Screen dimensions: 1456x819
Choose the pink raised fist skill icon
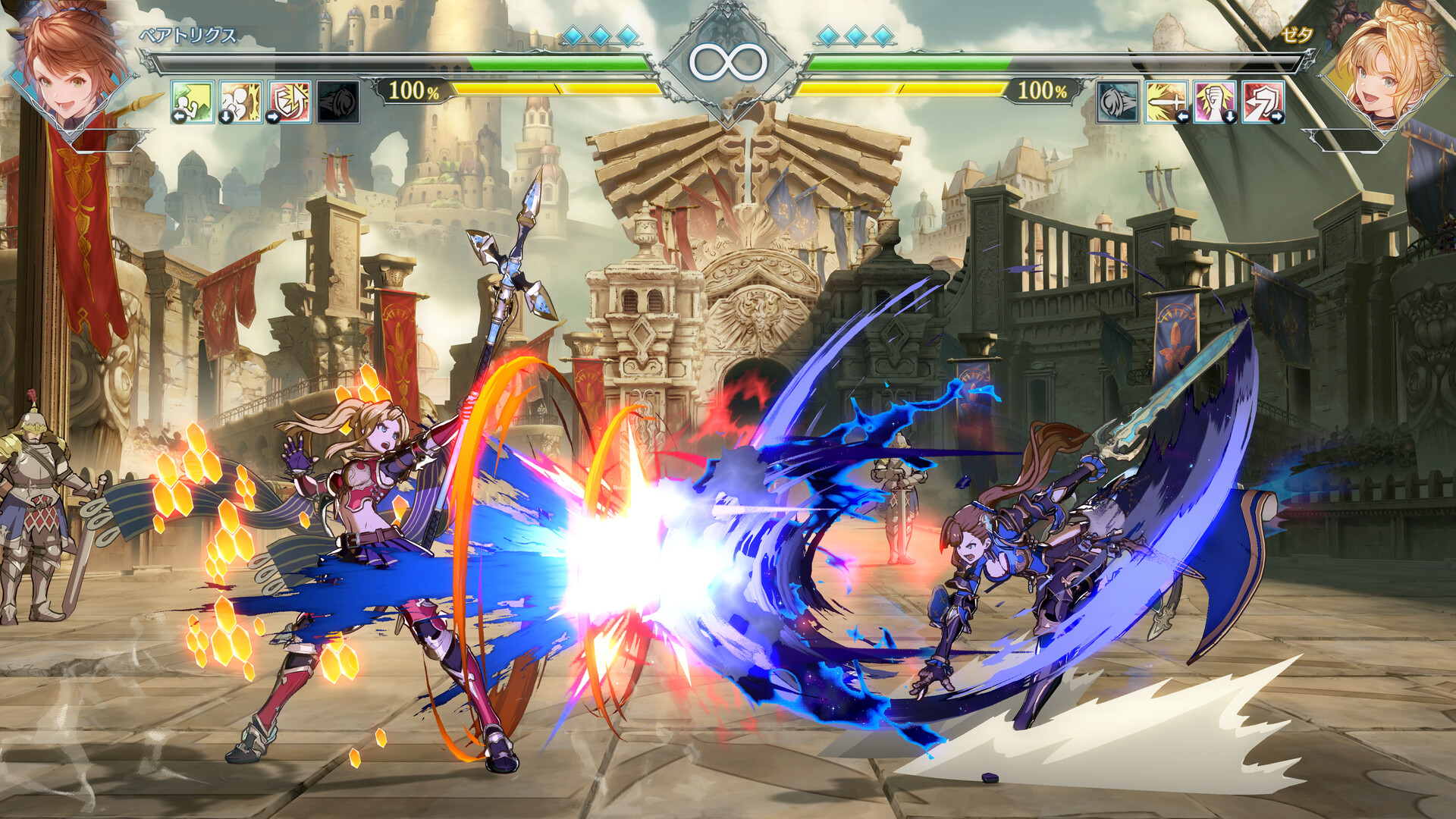[1215, 102]
